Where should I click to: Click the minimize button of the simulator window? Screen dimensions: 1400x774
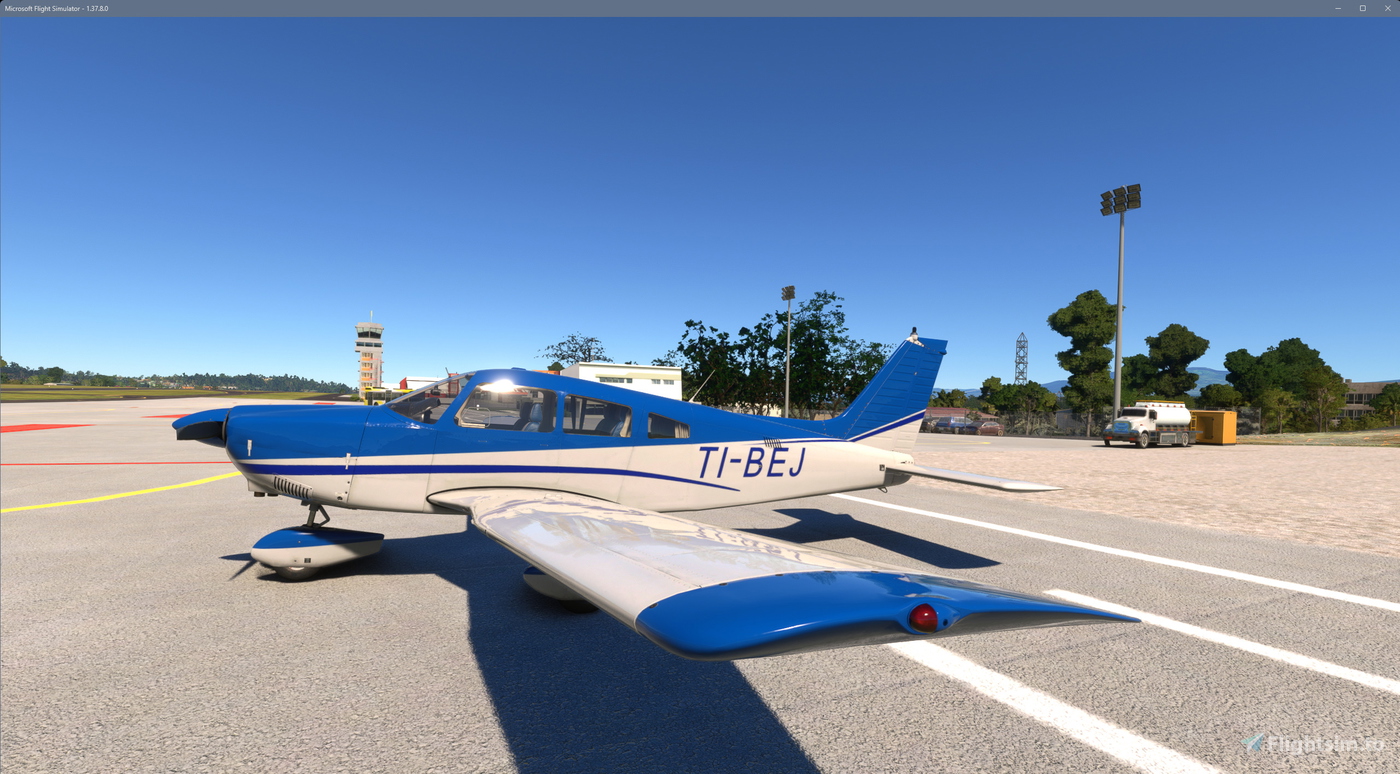[x=1337, y=8]
